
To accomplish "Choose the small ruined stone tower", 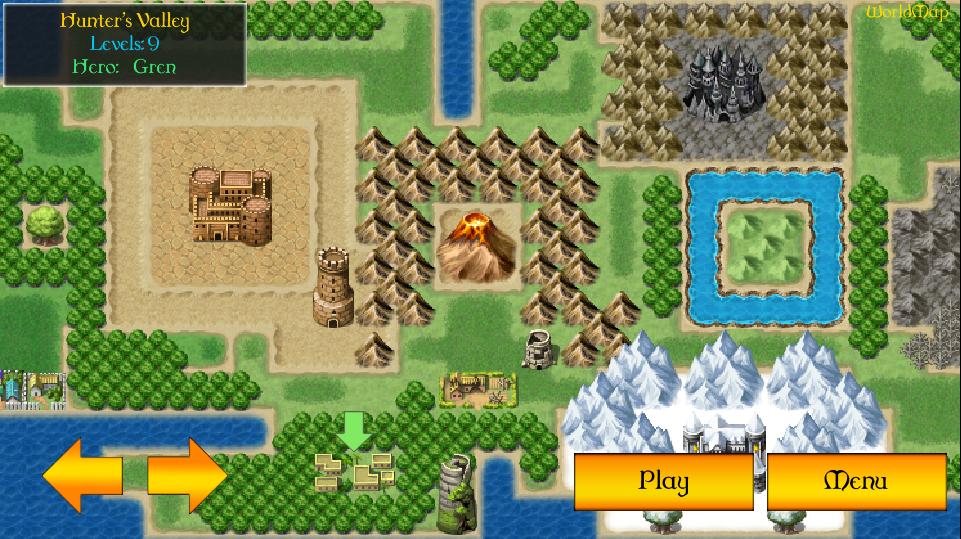I will click(x=540, y=347).
